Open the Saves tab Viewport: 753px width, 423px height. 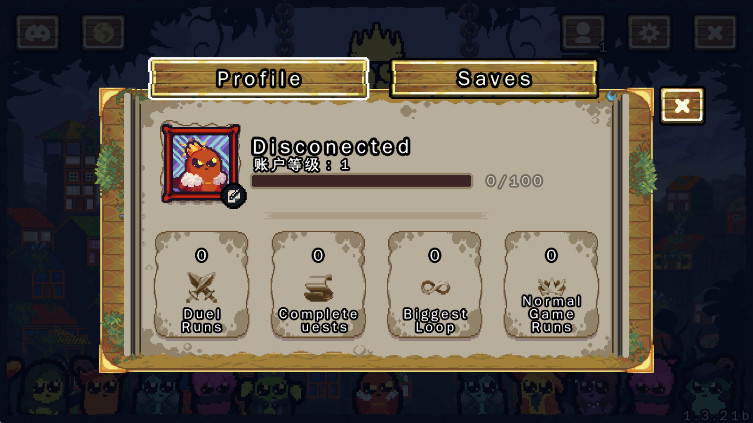[494, 79]
